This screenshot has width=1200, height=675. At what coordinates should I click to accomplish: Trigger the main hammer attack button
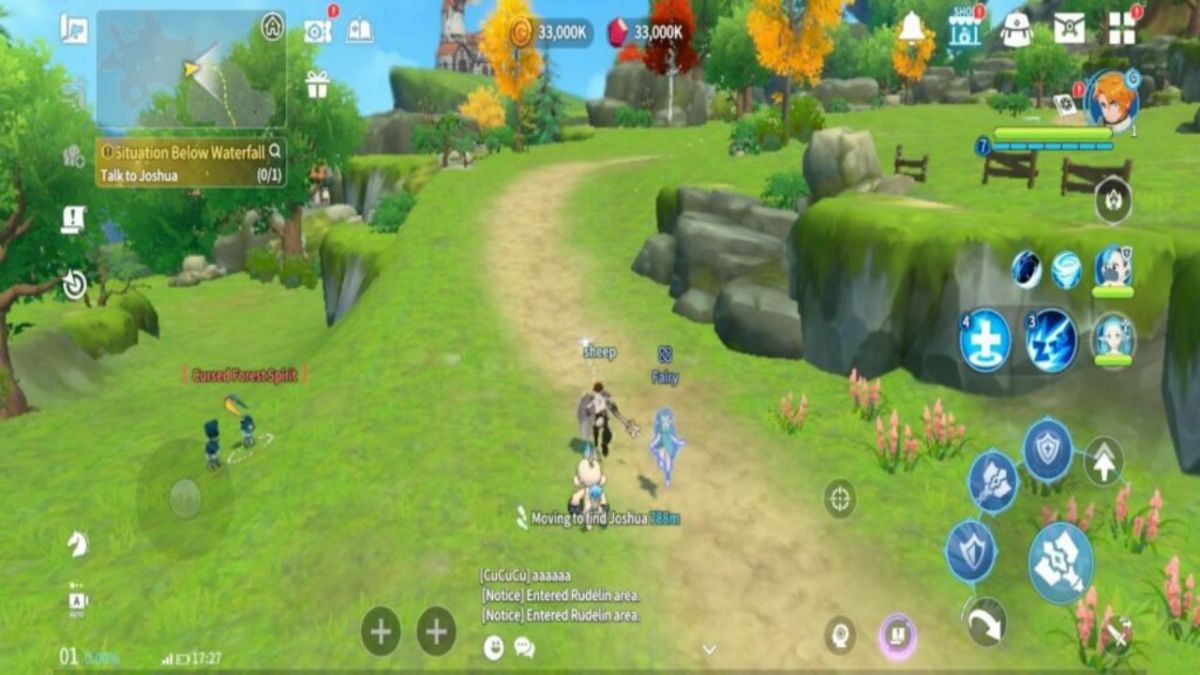[x=1060, y=563]
